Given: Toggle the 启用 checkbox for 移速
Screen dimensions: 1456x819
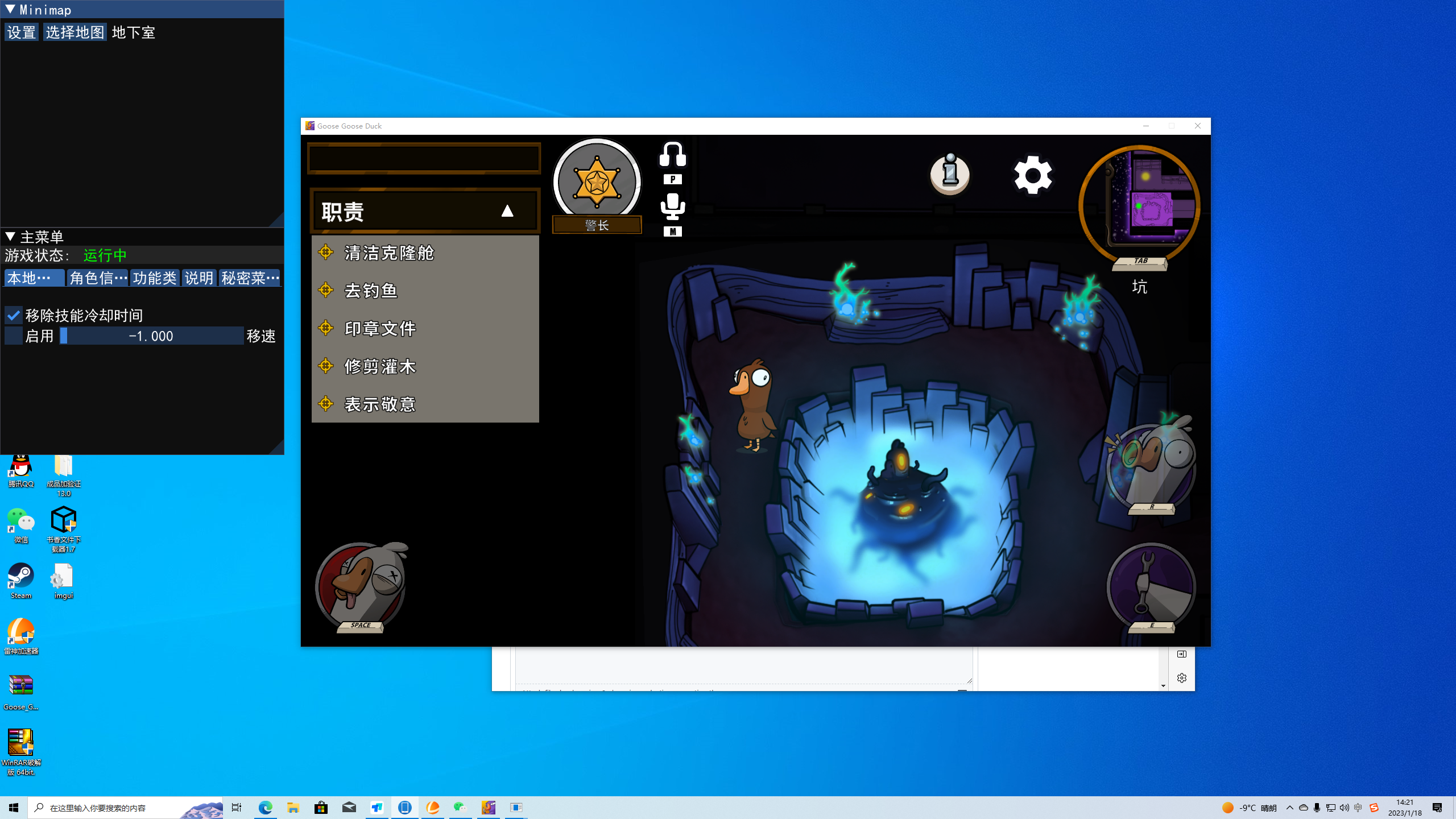Looking at the screenshot, I should coord(13,336).
